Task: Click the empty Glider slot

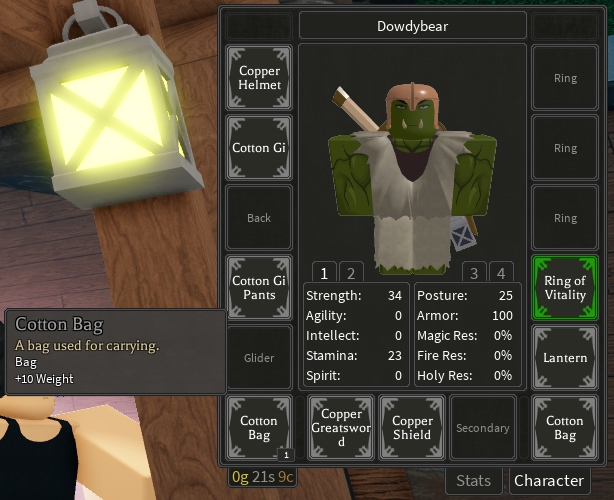Action: (259, 358)
